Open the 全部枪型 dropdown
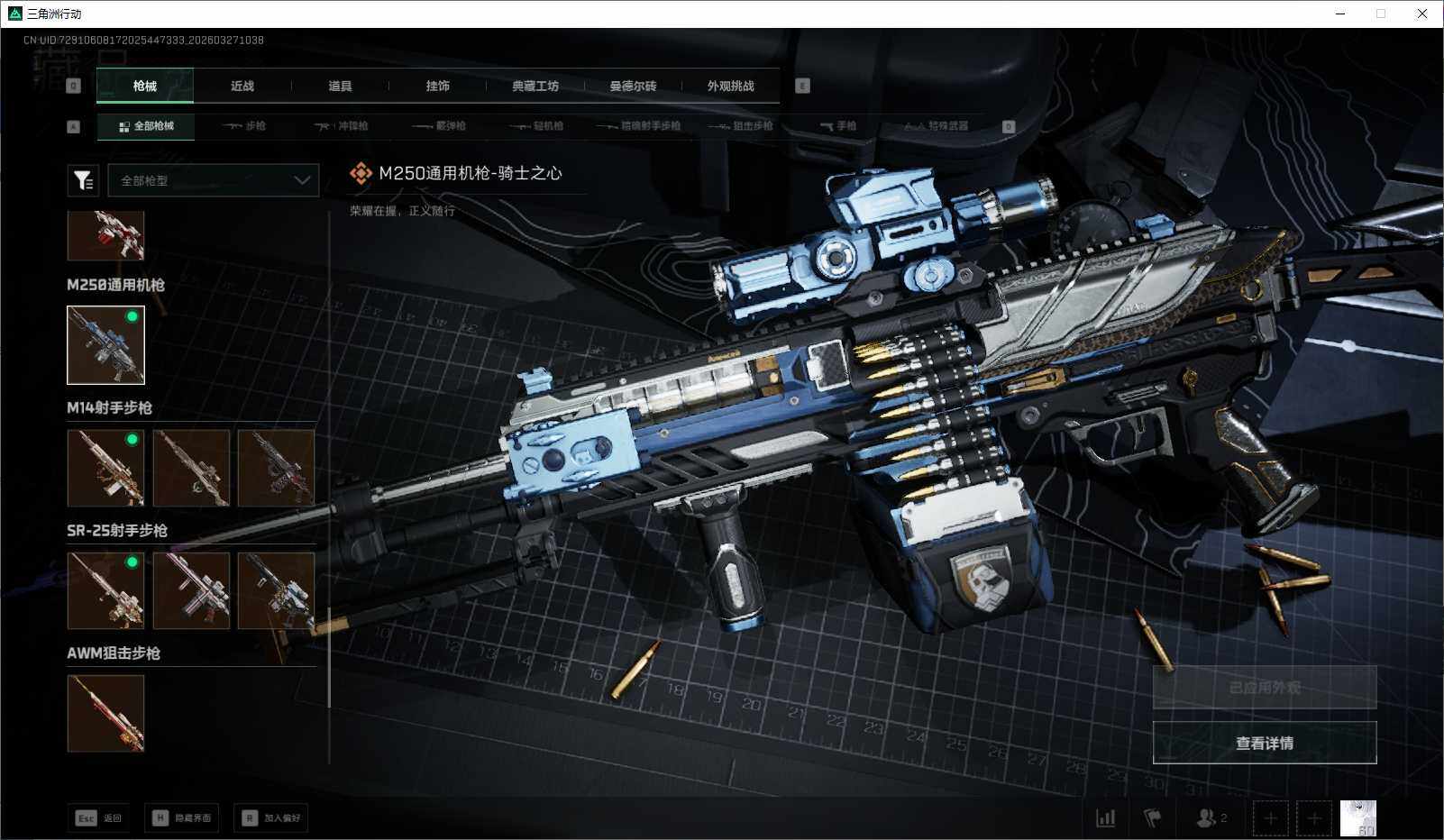 click(214, 180)
